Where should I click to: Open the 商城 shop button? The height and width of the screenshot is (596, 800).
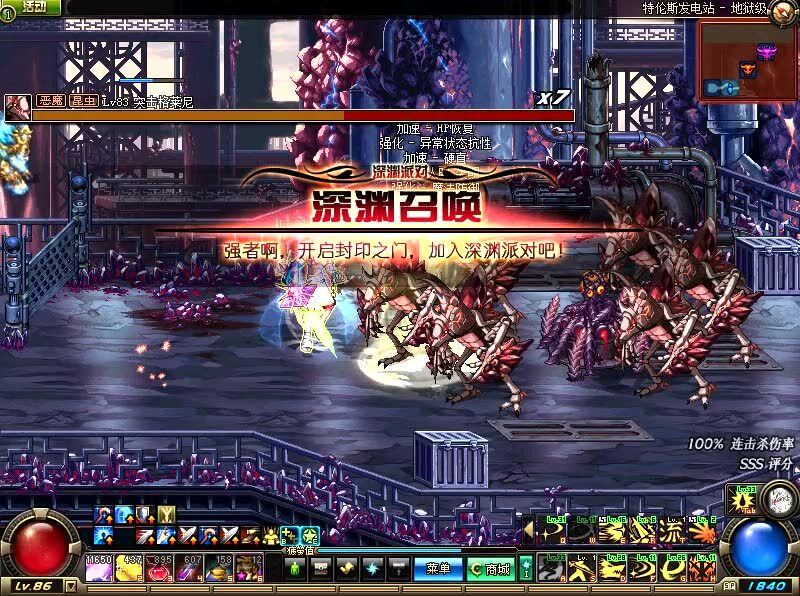pyautogui.click(x=490, y=569)
